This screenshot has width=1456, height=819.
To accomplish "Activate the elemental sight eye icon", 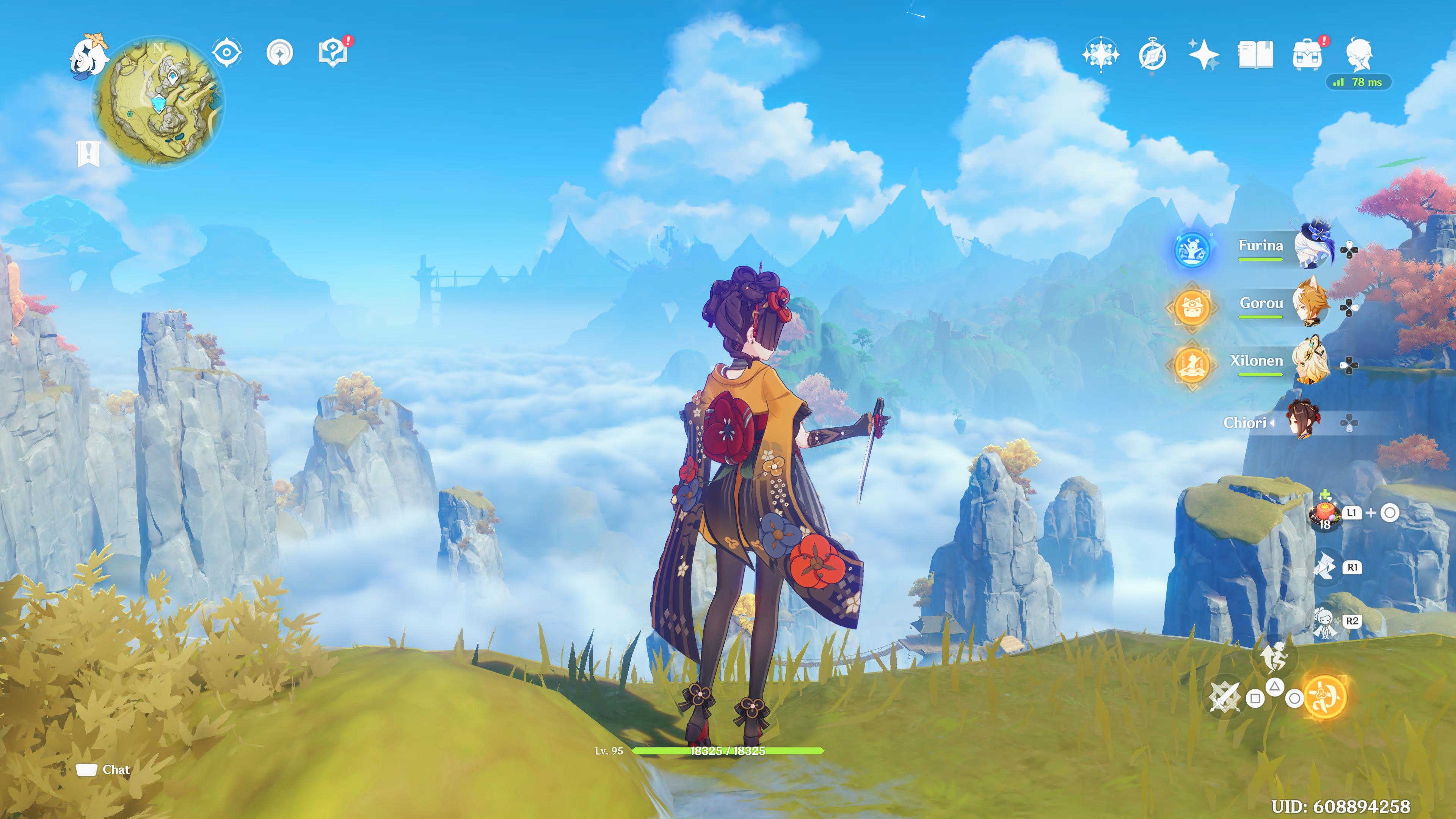I will (227, 53).
